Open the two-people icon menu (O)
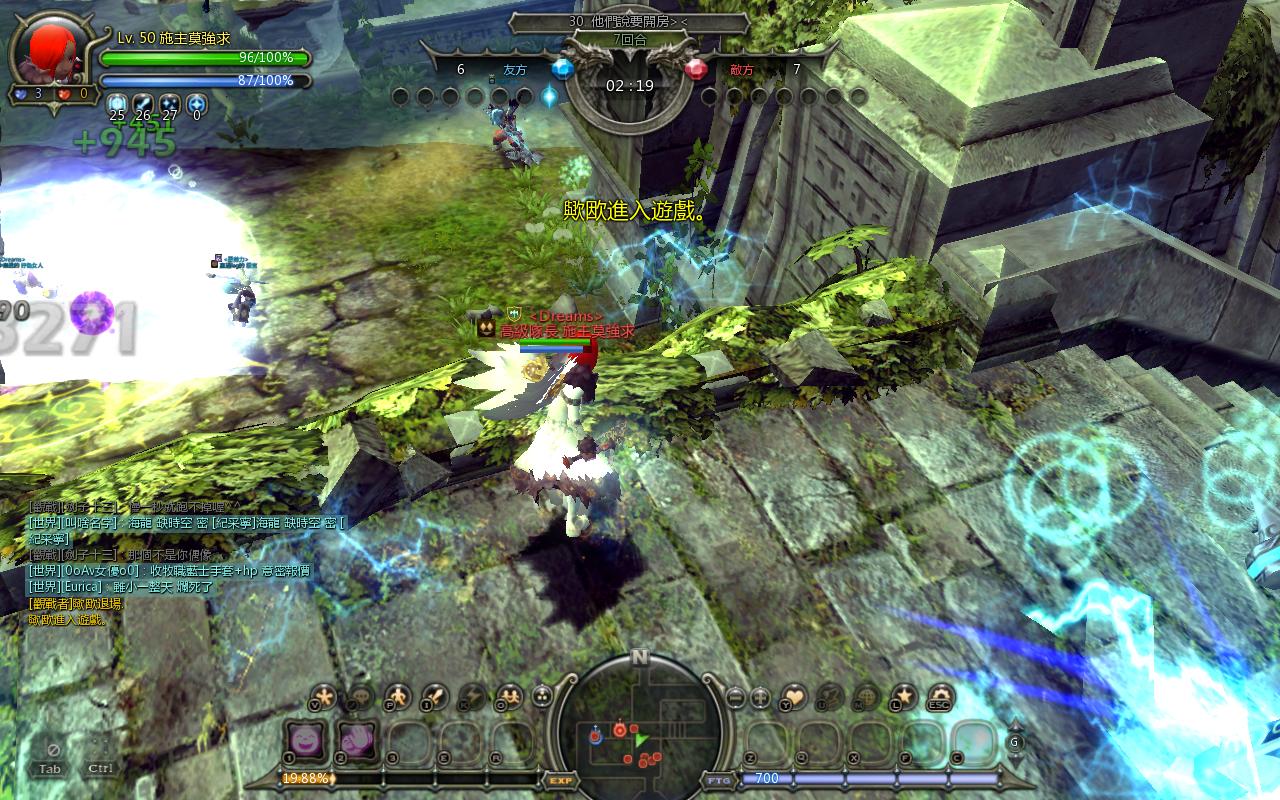 508,696
